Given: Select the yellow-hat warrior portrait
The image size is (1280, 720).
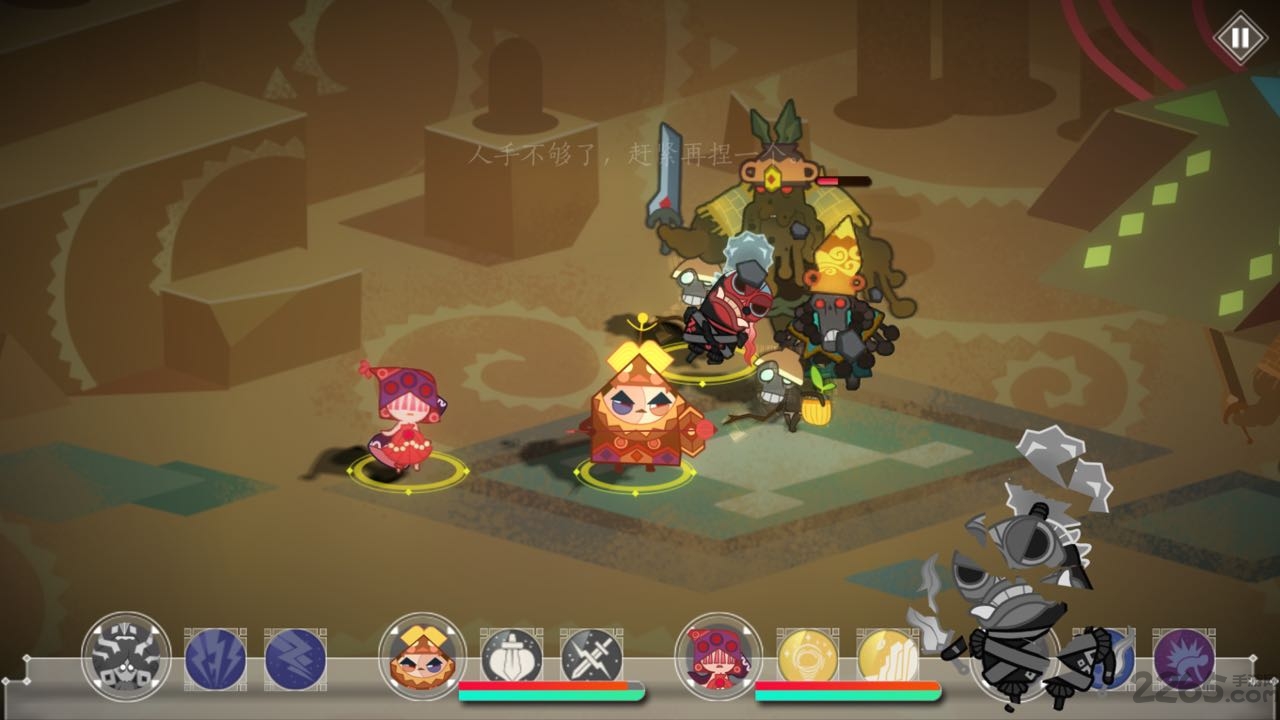Looking at the screenshot, I should coord(422,656).
